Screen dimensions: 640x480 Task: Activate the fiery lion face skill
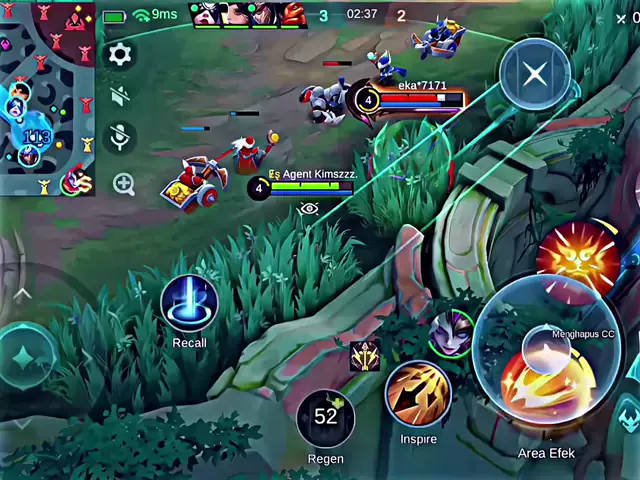click(579, 256)
